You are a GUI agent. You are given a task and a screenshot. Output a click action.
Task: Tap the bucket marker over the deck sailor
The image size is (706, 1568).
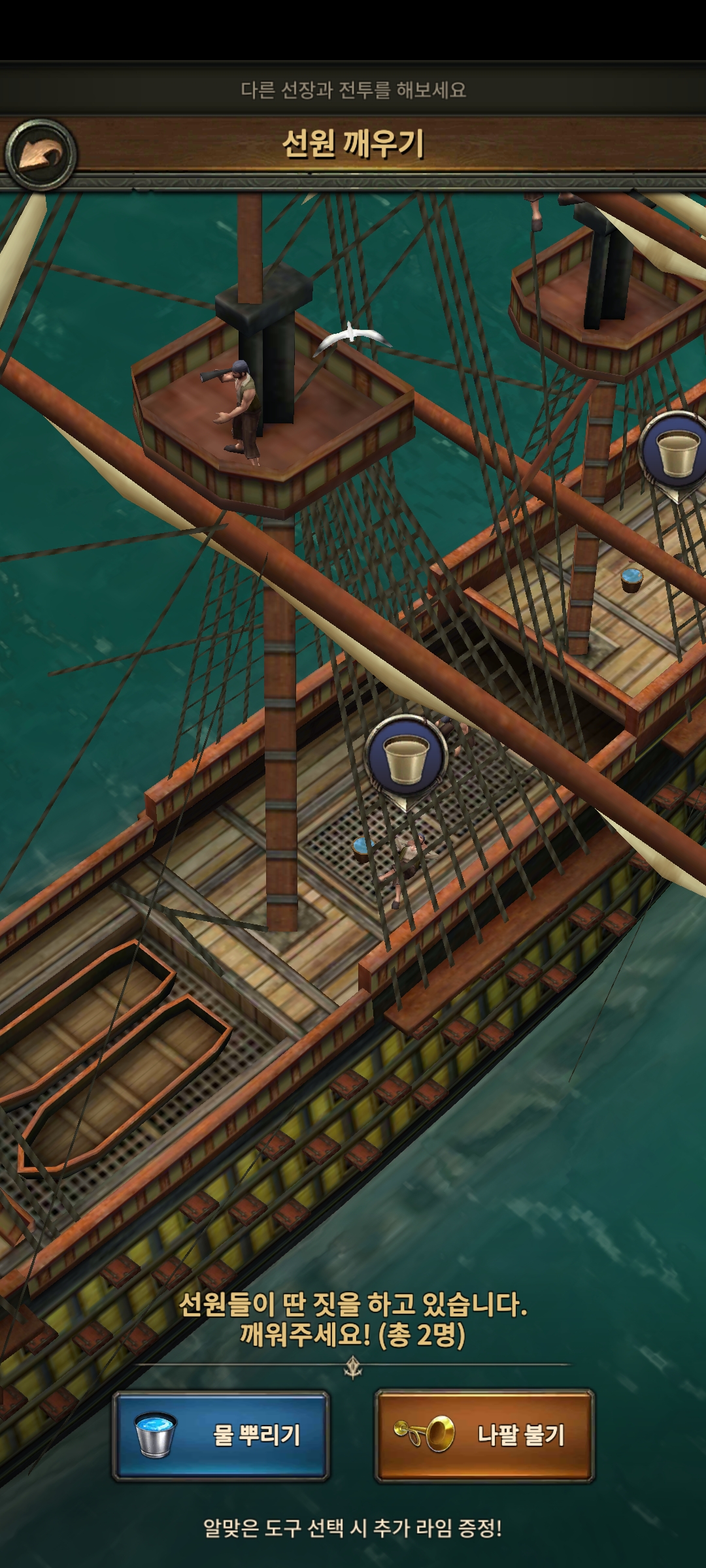(405, 757)
